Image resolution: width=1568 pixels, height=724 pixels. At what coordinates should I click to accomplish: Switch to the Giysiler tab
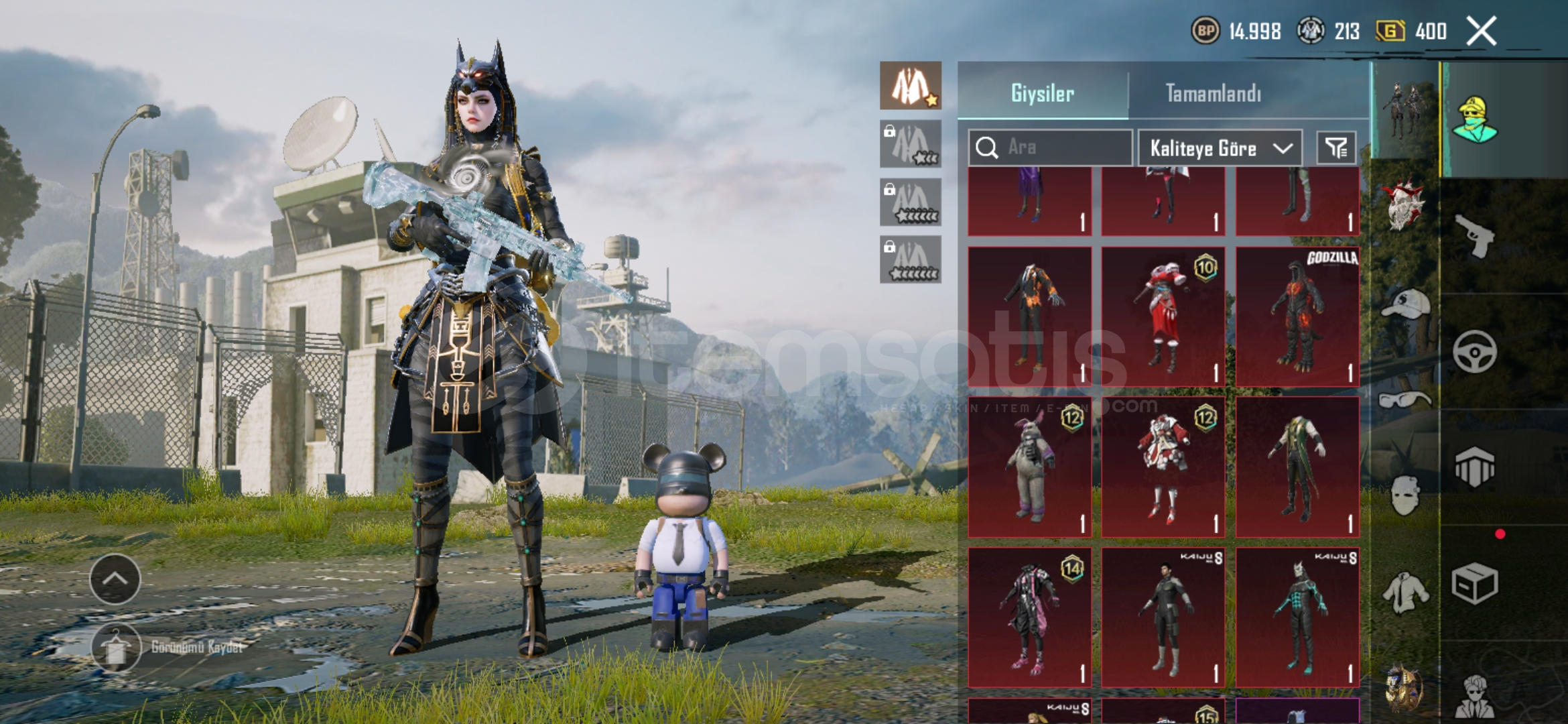(x=1043, y=93)
